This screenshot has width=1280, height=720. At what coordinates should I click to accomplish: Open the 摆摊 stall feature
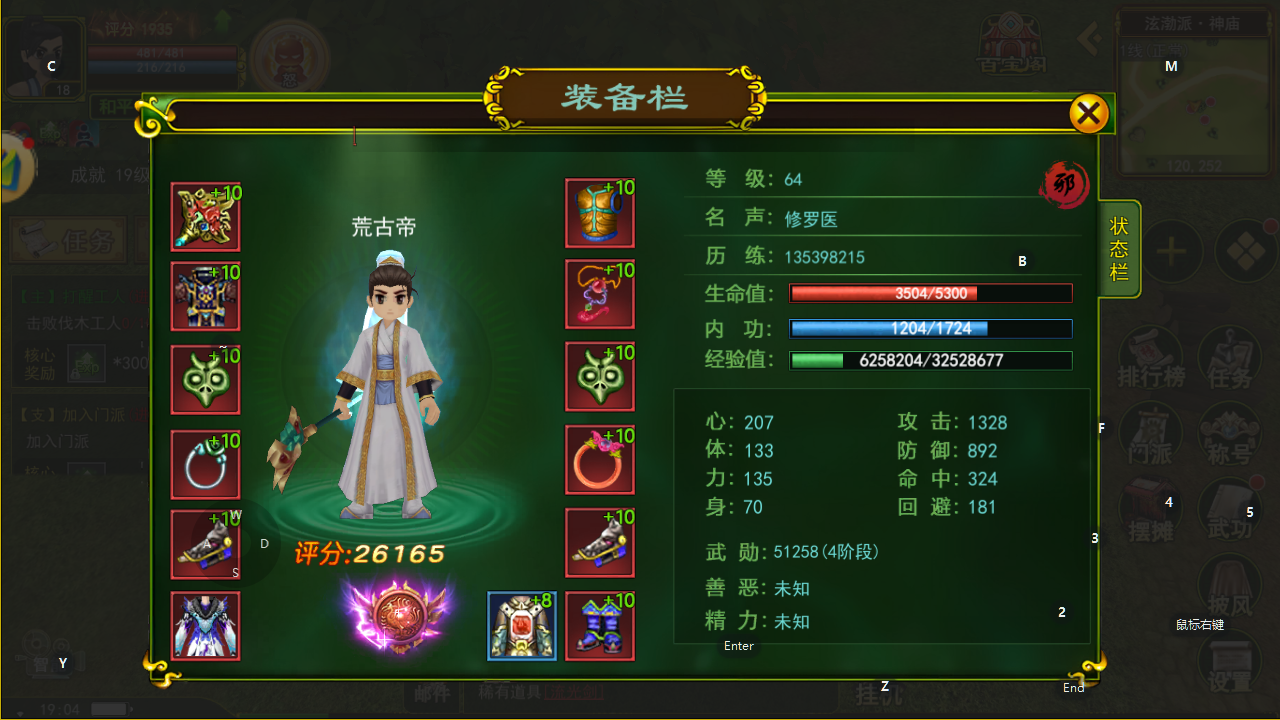(1150, 508)
